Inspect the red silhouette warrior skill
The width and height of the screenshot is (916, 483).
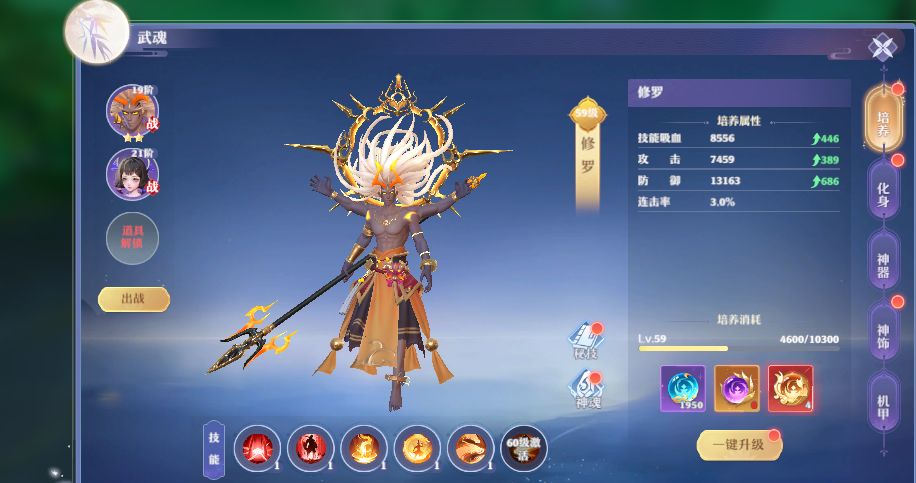coord(310,448)
